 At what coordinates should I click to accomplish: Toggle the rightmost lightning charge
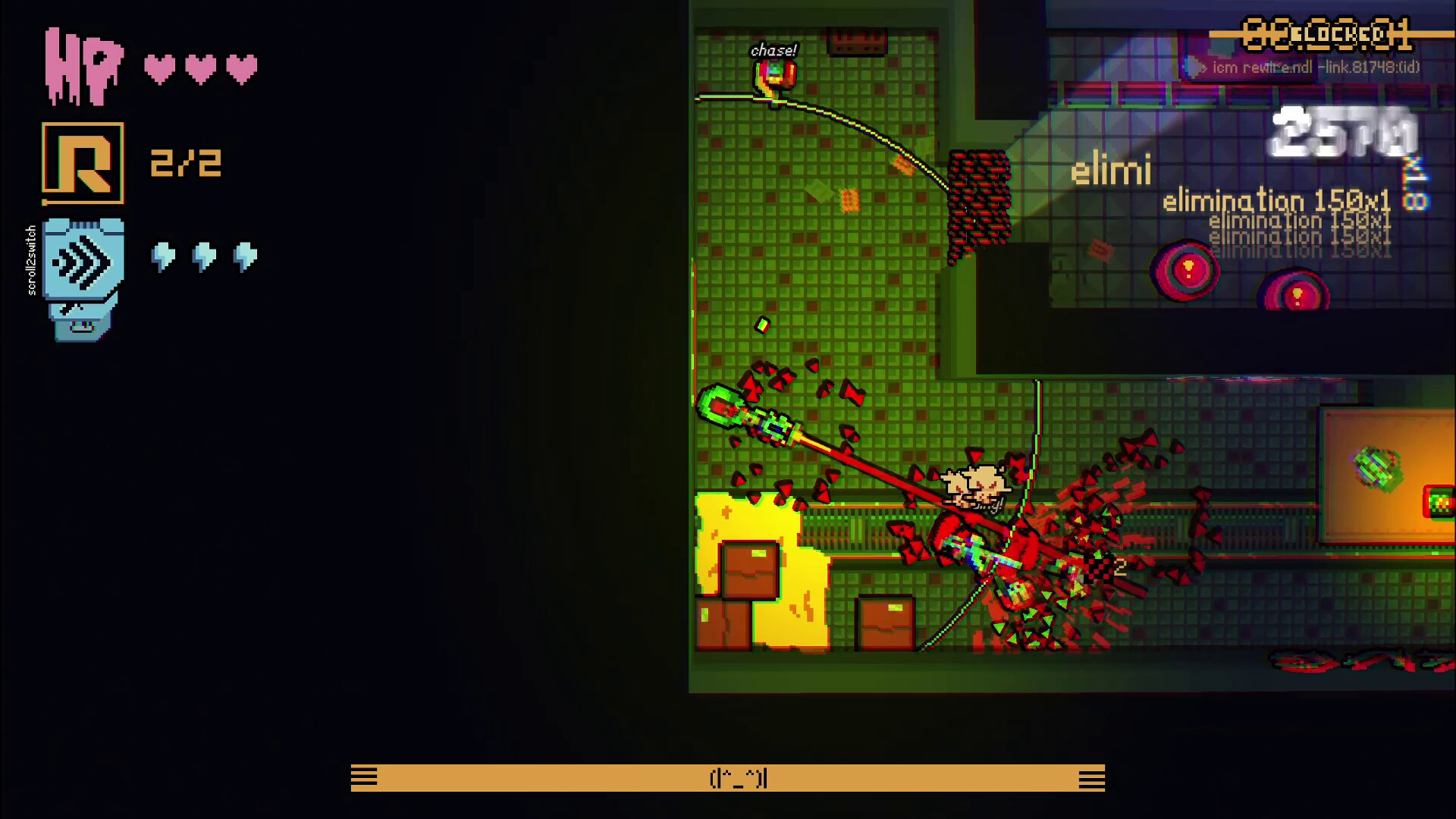(x=243, y=258)
